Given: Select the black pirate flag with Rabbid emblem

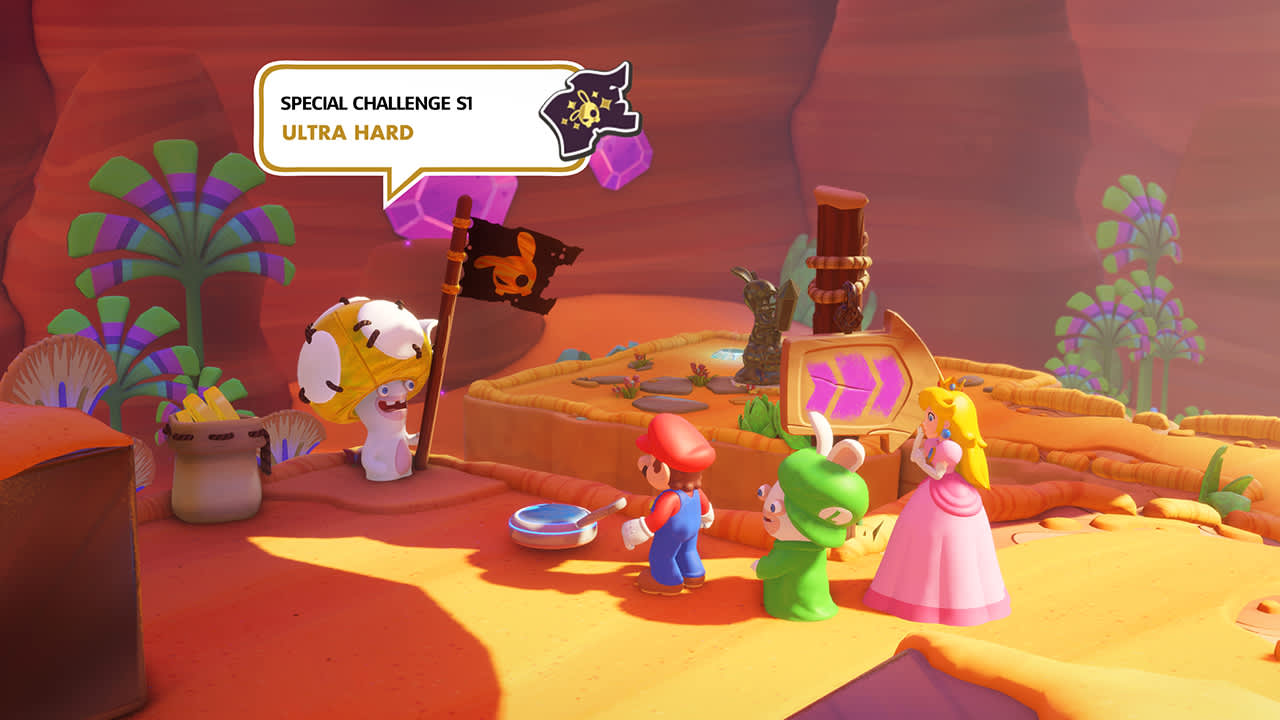Looking at the screenshot, I should pyautogui.click(x=513, y=265).
